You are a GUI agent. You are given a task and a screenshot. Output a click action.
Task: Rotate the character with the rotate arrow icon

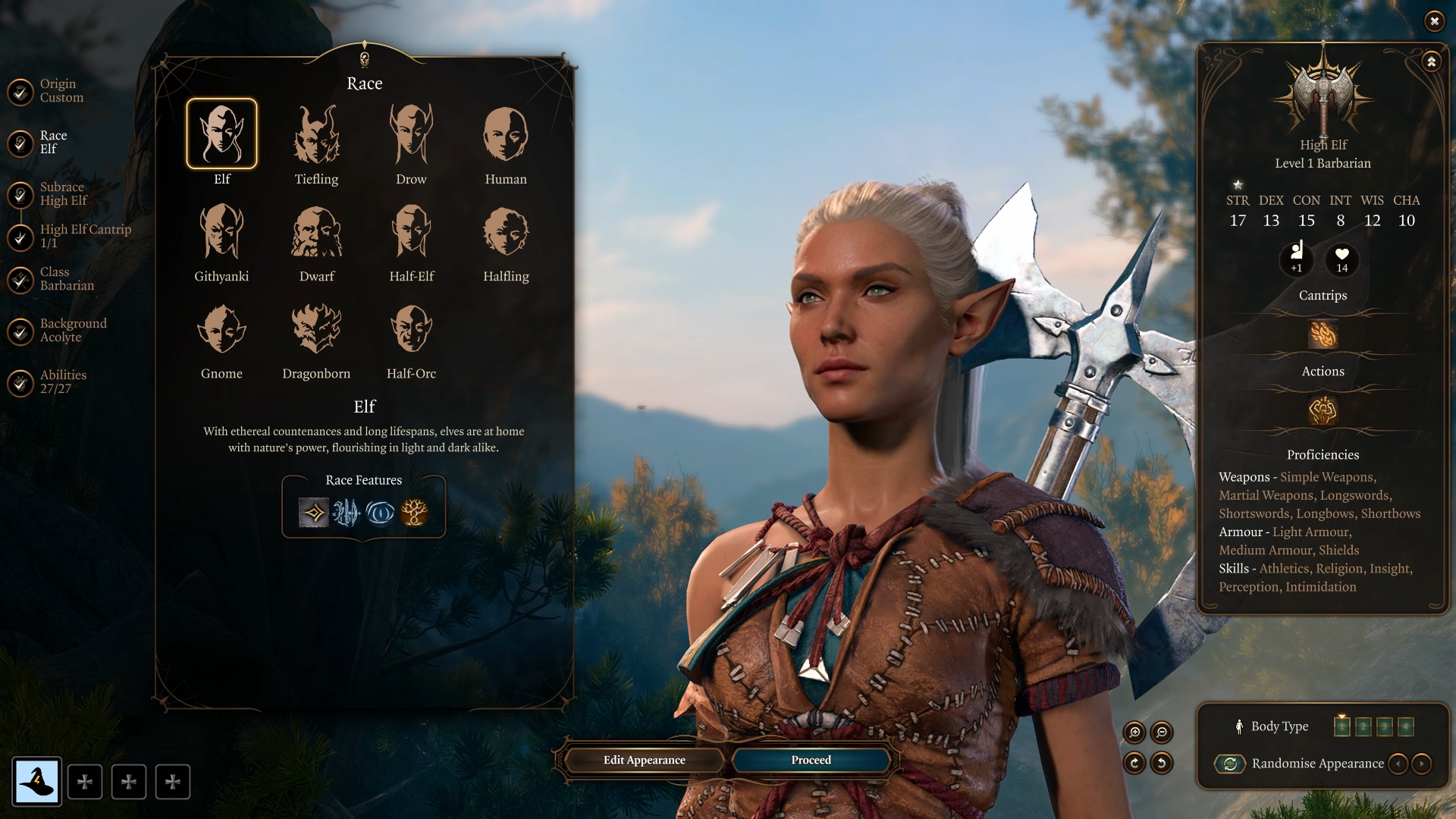click(1135, 764)
